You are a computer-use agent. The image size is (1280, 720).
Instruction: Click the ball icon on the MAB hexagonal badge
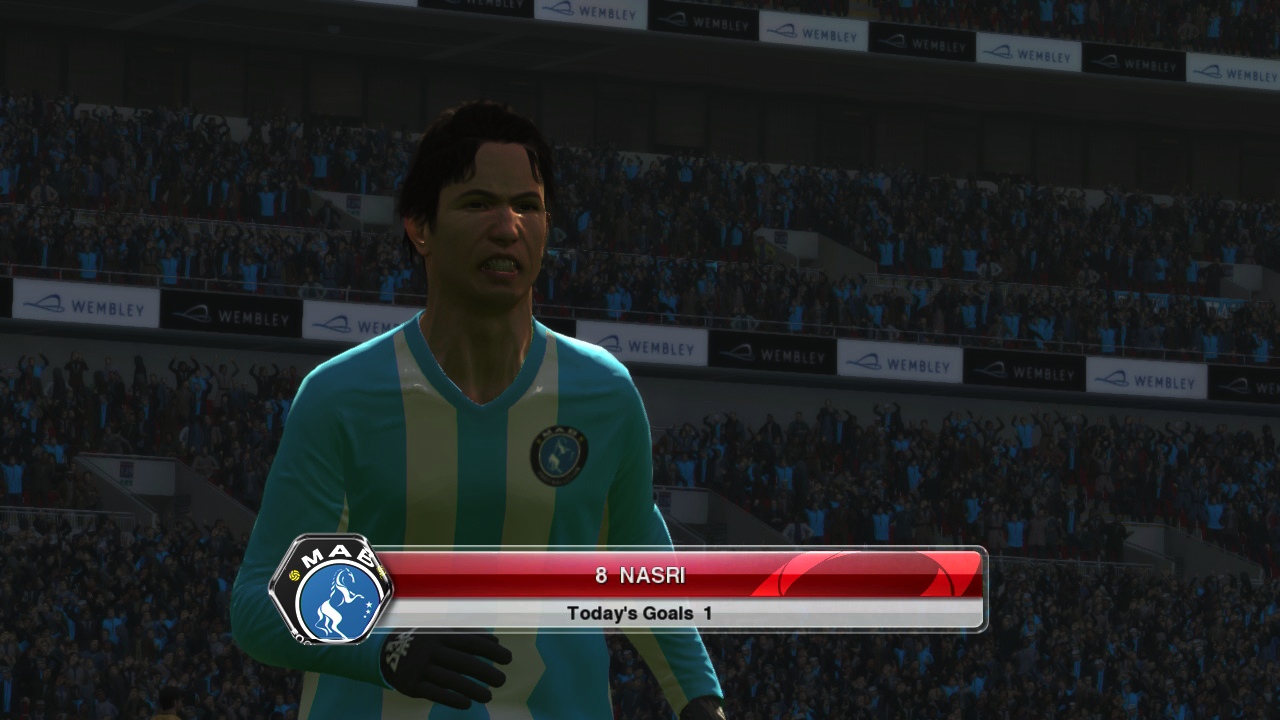[x=294, y=574]
